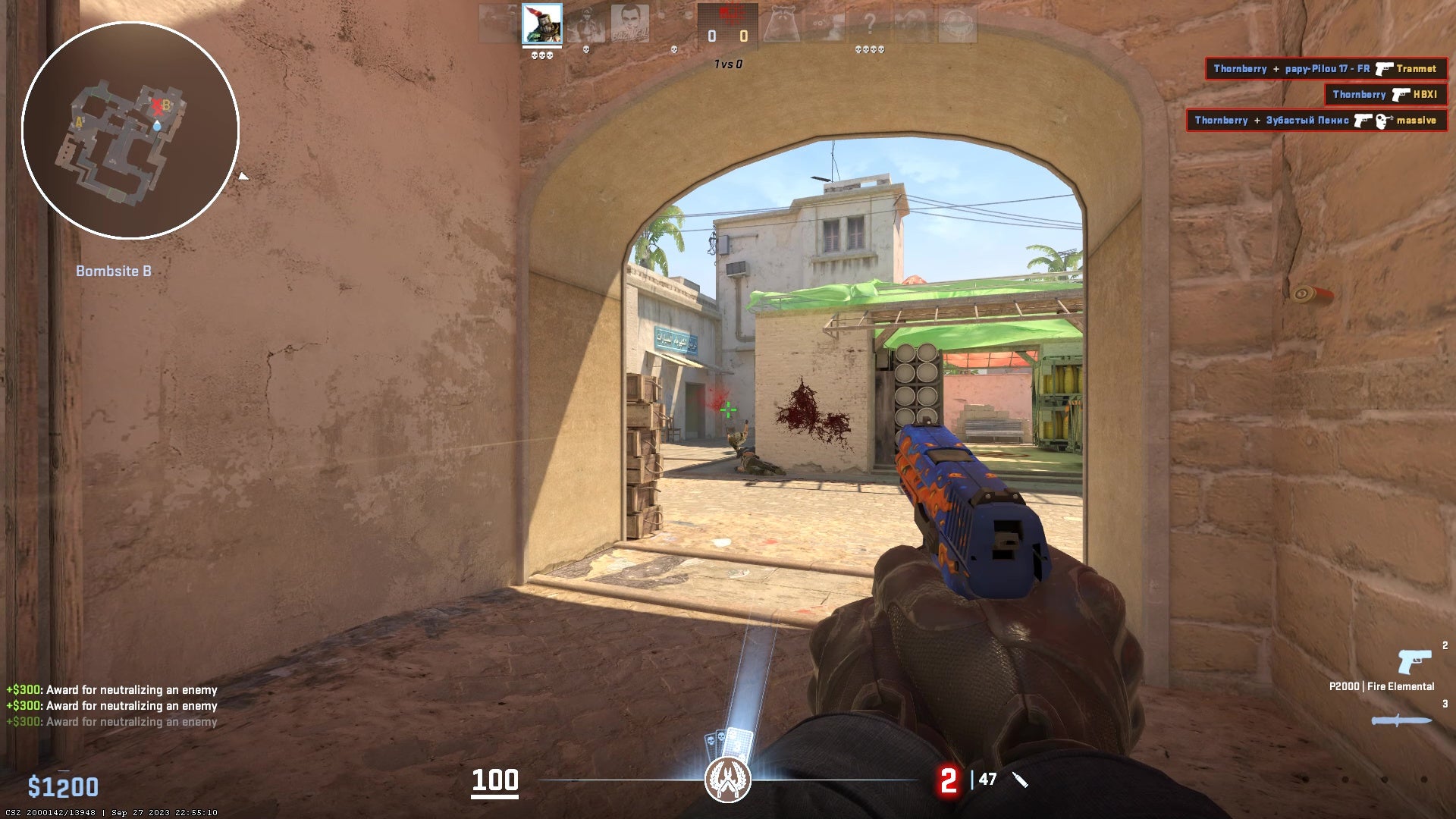Toggle the highlighted Thornberry player avatar
This screenshot has height=819, width=1456.
coord(541,24)
